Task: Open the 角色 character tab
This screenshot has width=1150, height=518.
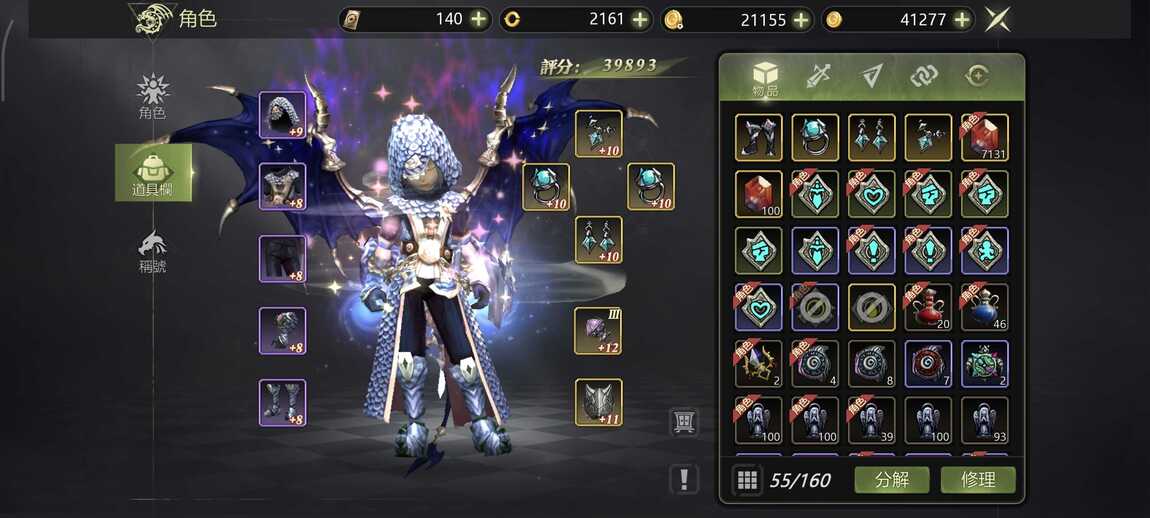Action: [152, 97]
